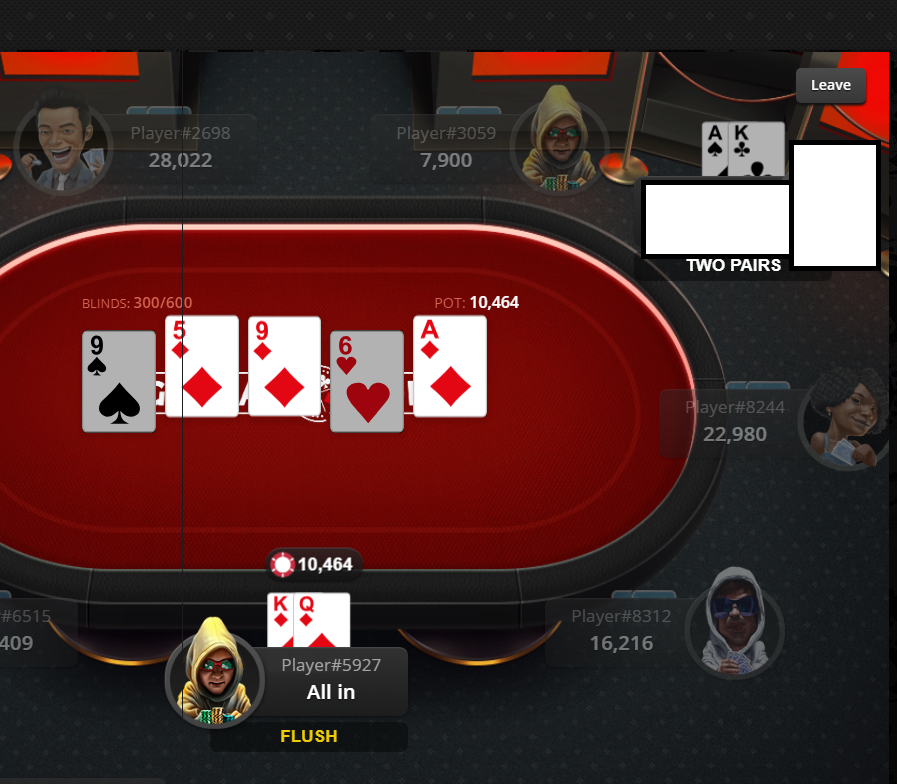Screen dimensions: 897x784
Task: Open Player#5927's player panel
Action: click(x=331, y=681)
